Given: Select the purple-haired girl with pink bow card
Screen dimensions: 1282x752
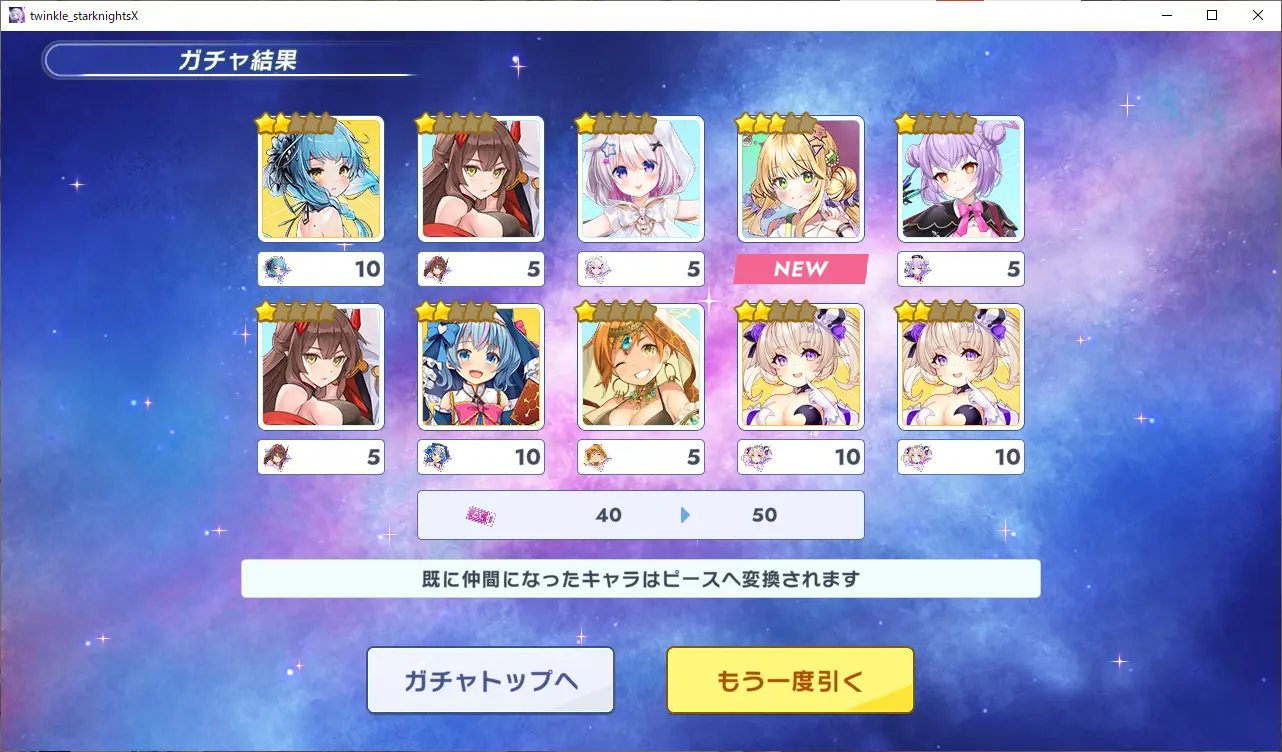Looking at the screenshot, I should point(961,179).
